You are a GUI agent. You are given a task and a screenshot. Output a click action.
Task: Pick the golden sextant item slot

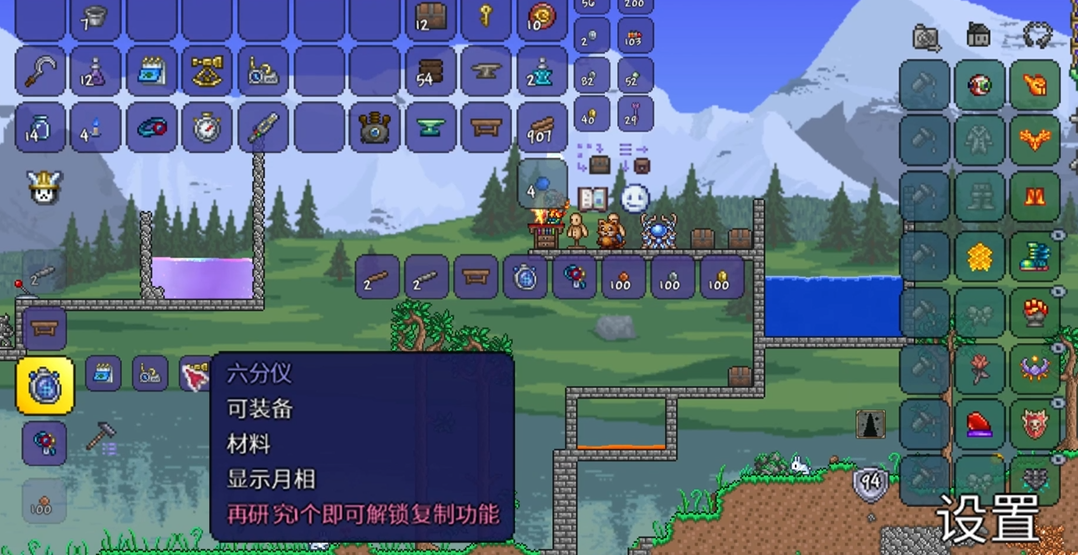click(x=208, y=72)
